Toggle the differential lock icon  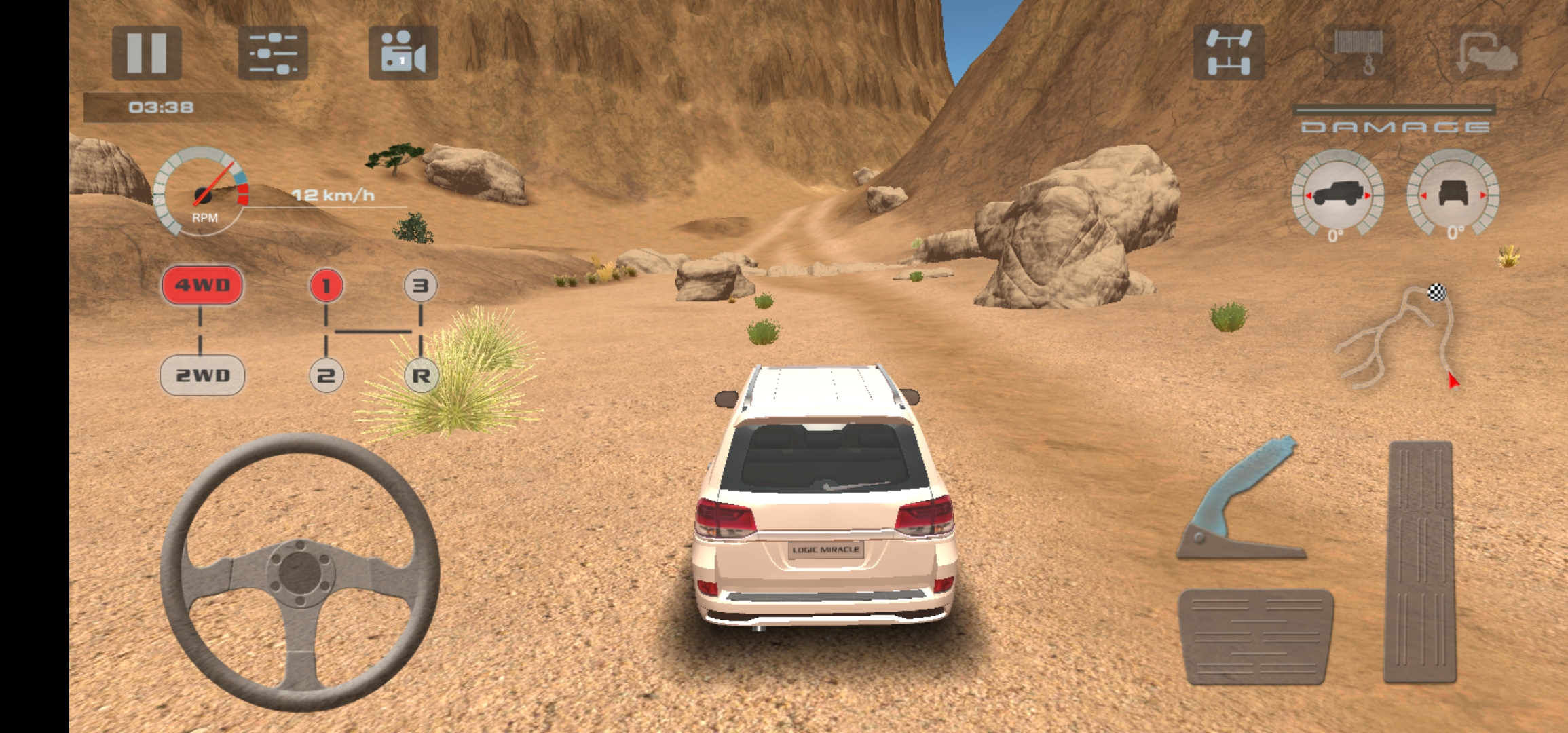tap(1229, 52)
